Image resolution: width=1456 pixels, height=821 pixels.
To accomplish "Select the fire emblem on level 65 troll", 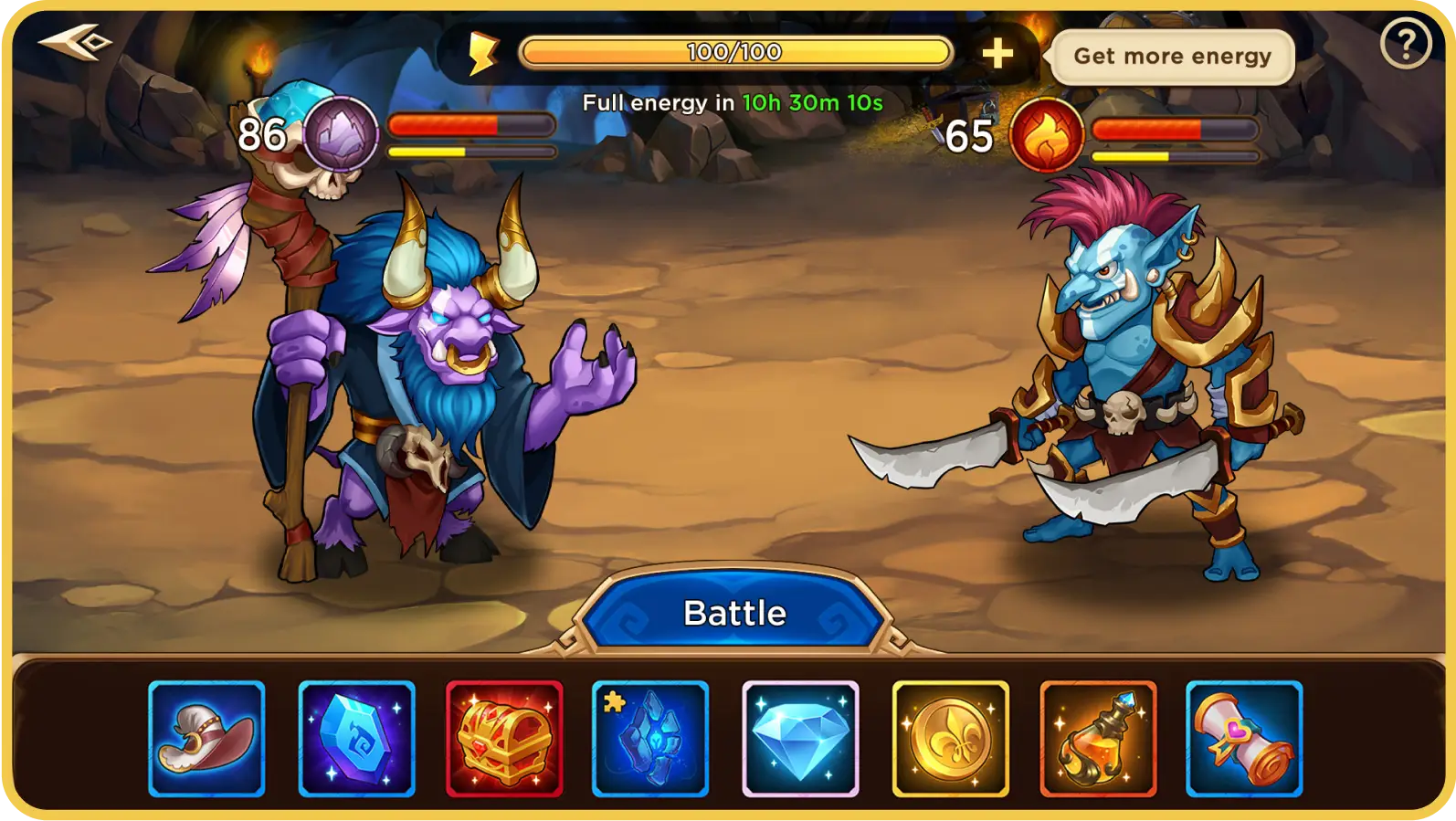I will pyautogui.click(x=1046, y=133).
